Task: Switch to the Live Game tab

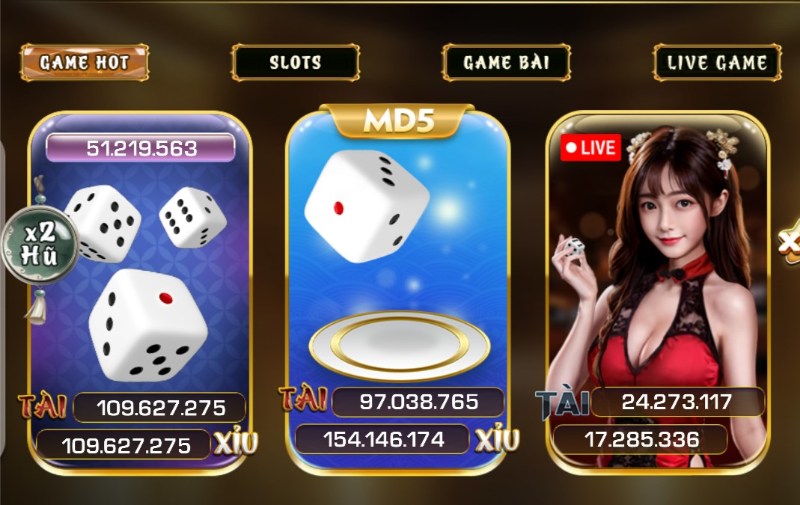Action: pos(717,62)
